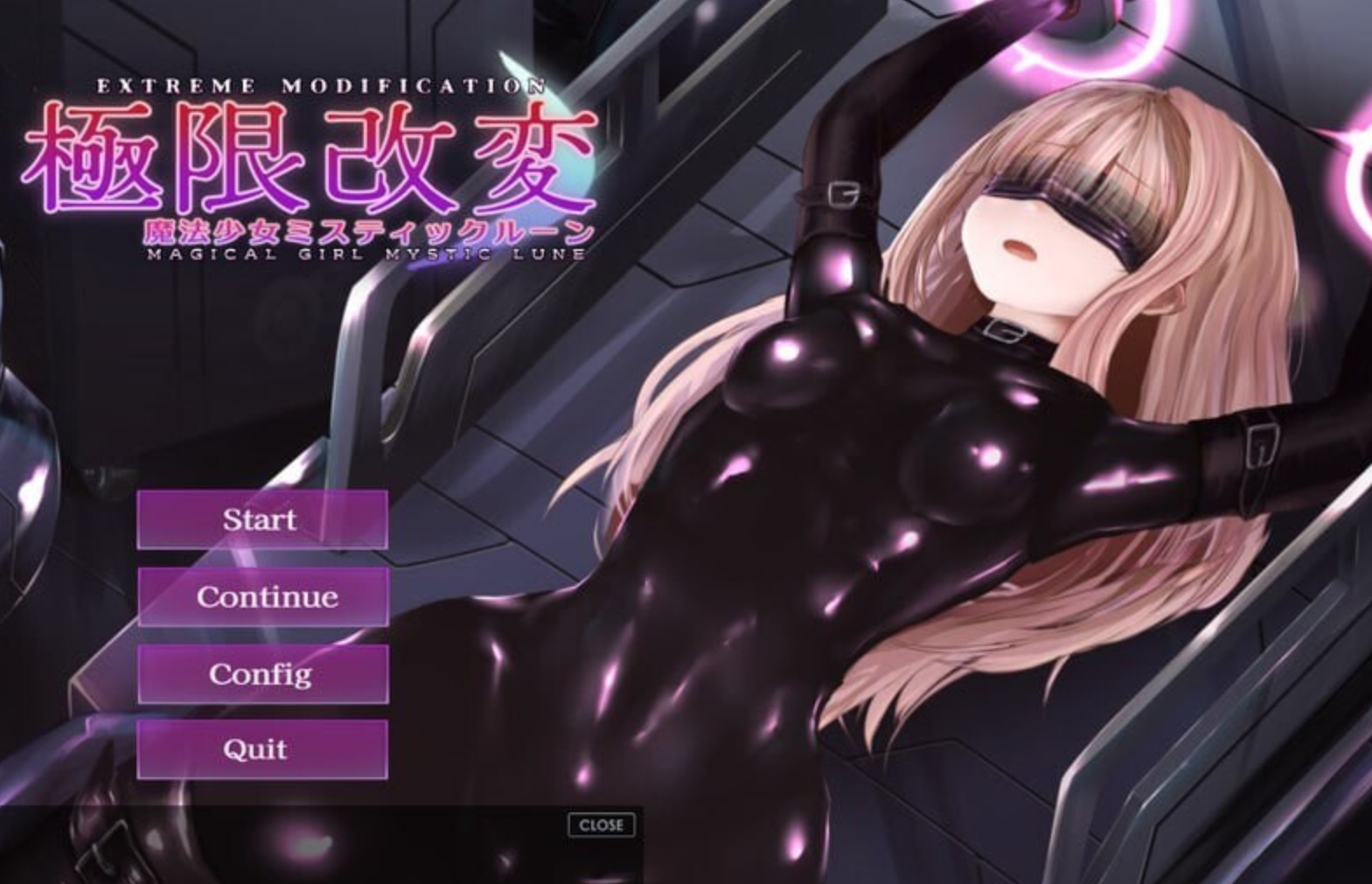
Task: Select the MAGICAL GIRL MYSTIC LUNE subtitle
Action: (367, 253)
